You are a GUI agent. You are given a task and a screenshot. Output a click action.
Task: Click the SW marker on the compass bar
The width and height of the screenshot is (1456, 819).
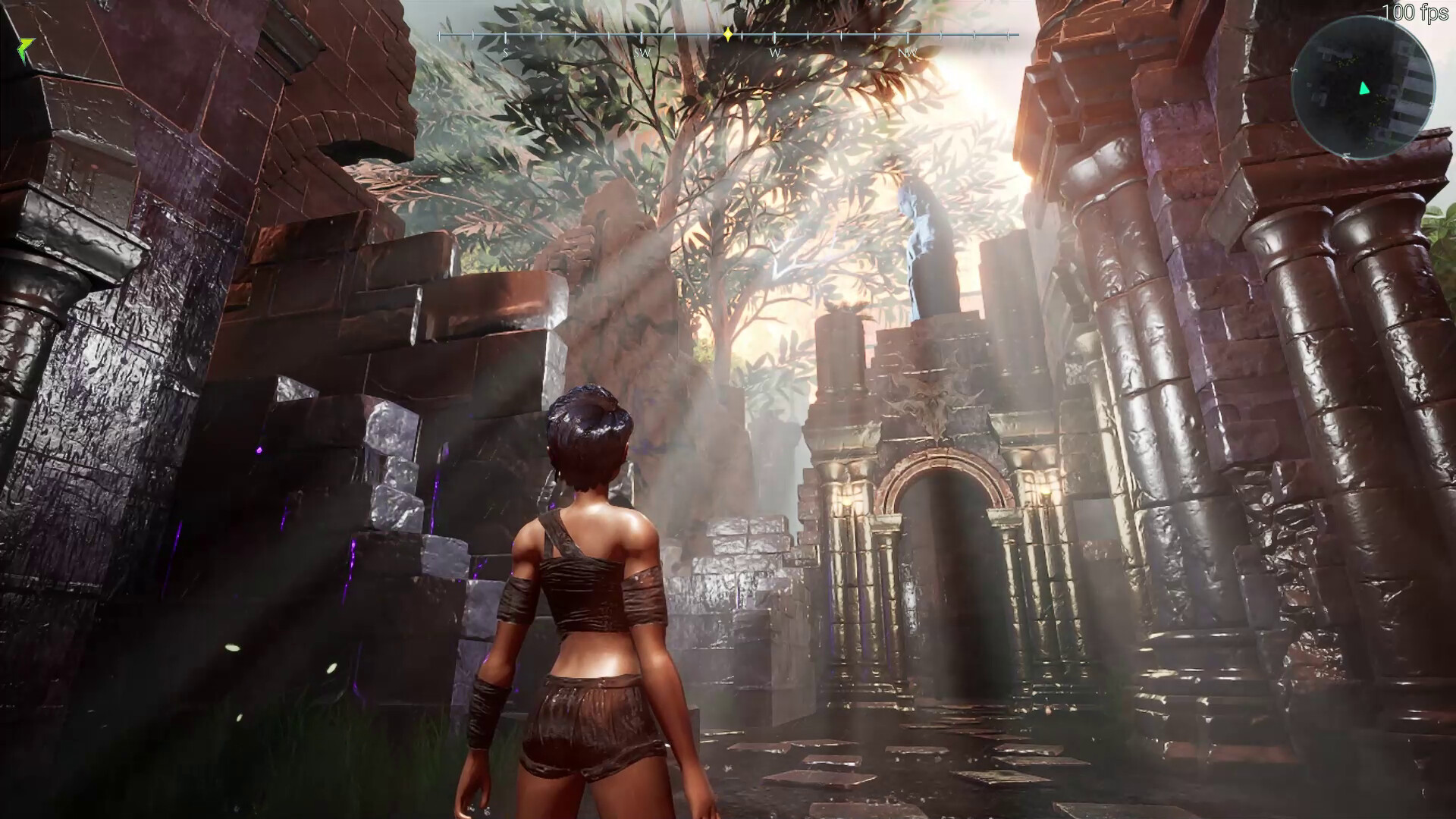(642, 53)
